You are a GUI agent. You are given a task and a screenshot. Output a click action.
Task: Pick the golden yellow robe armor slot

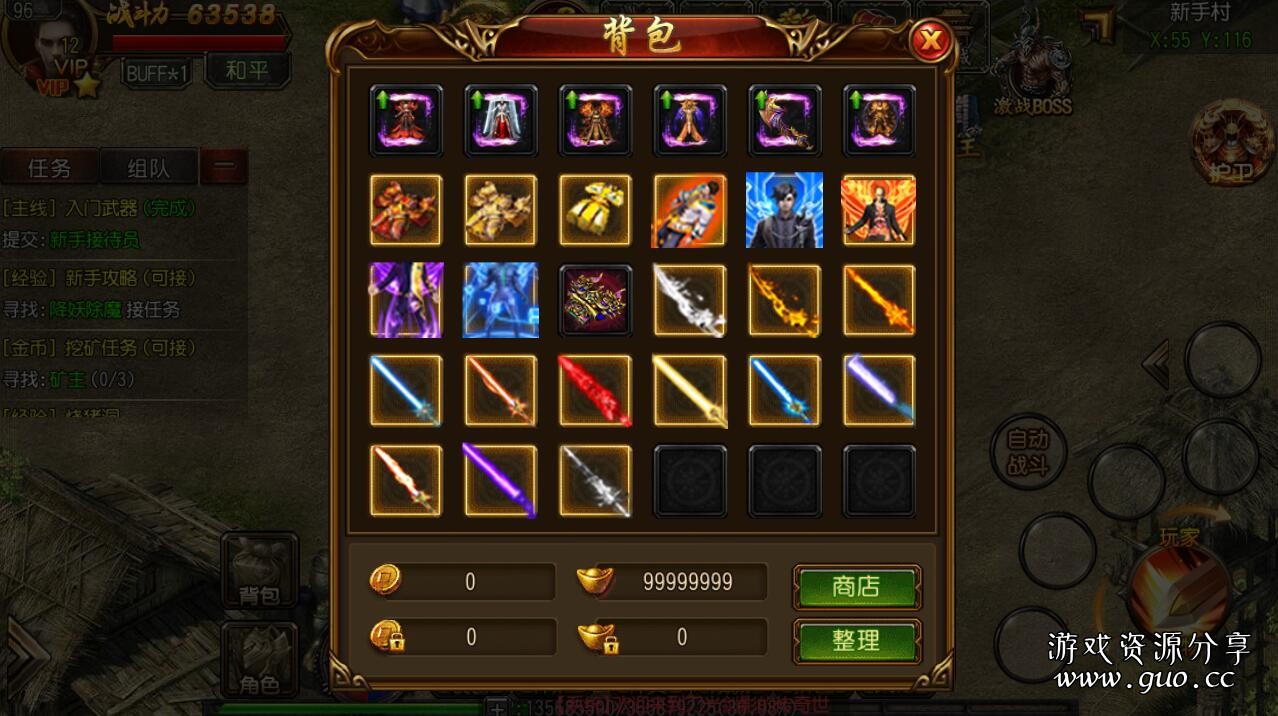(x=595, y=210)
